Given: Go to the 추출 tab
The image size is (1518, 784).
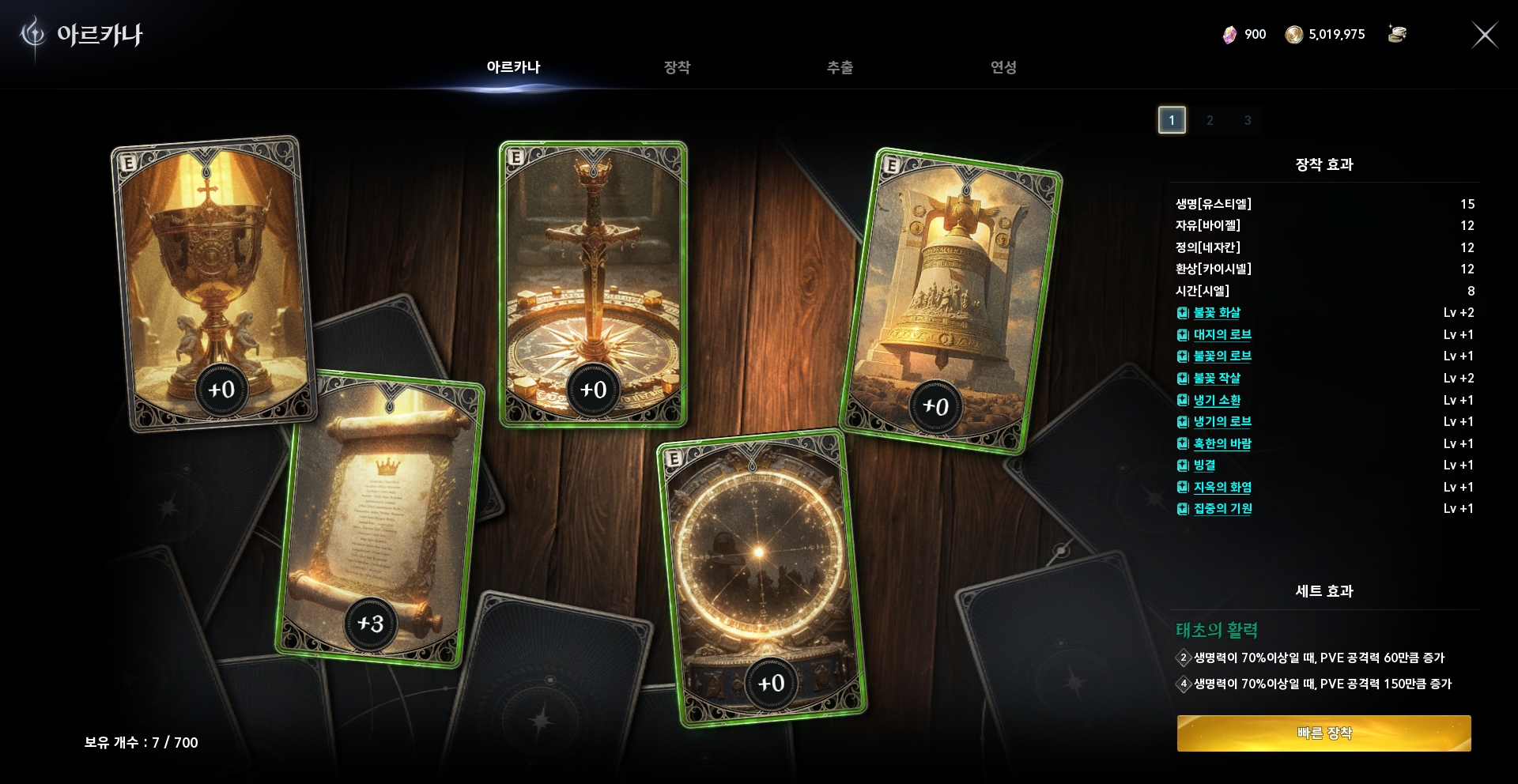Looking at the screenshot, I should point(840,67).
